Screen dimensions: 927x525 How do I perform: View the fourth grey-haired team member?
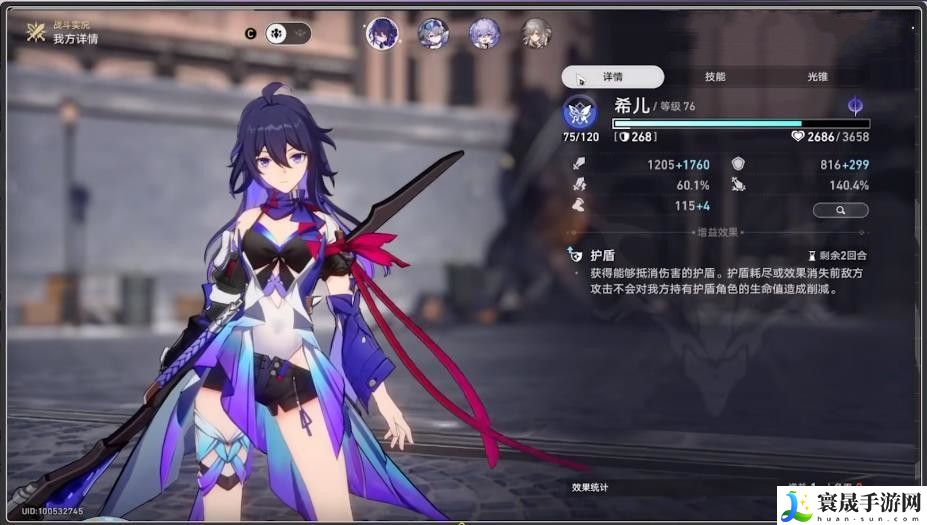tap(536, 33)
